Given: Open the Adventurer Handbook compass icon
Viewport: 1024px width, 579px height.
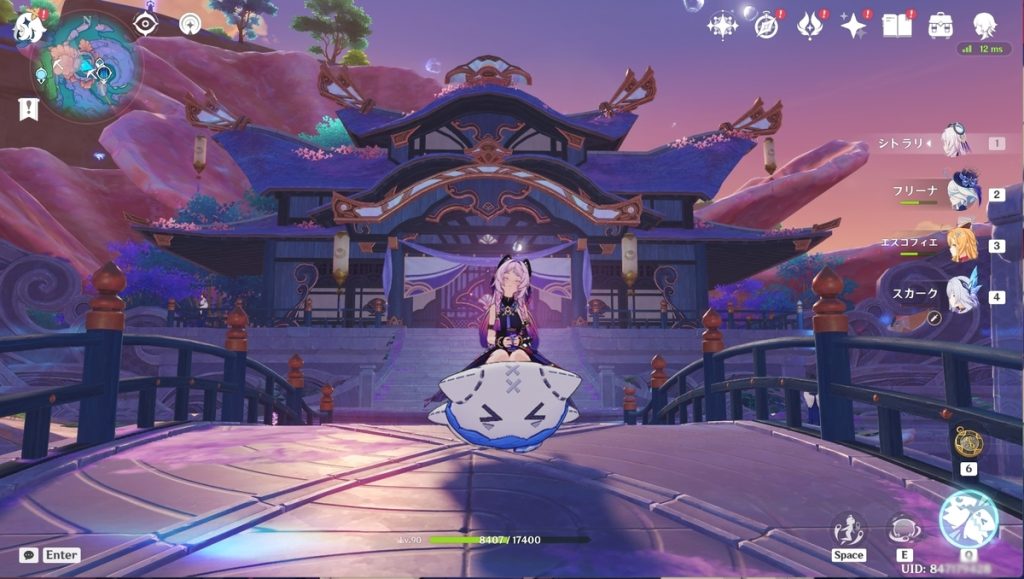Looking at the screenshot, I should tap(767, 25).
